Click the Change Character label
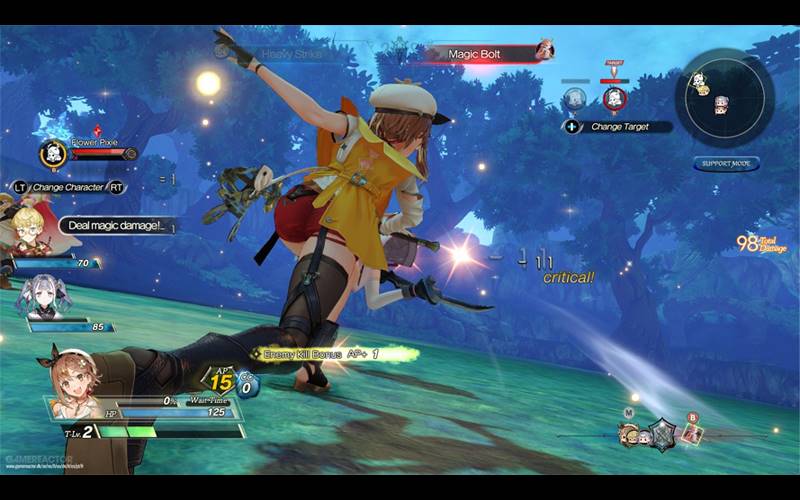The height and width of the screenshot is (500, 800). [x=69, y=187]
